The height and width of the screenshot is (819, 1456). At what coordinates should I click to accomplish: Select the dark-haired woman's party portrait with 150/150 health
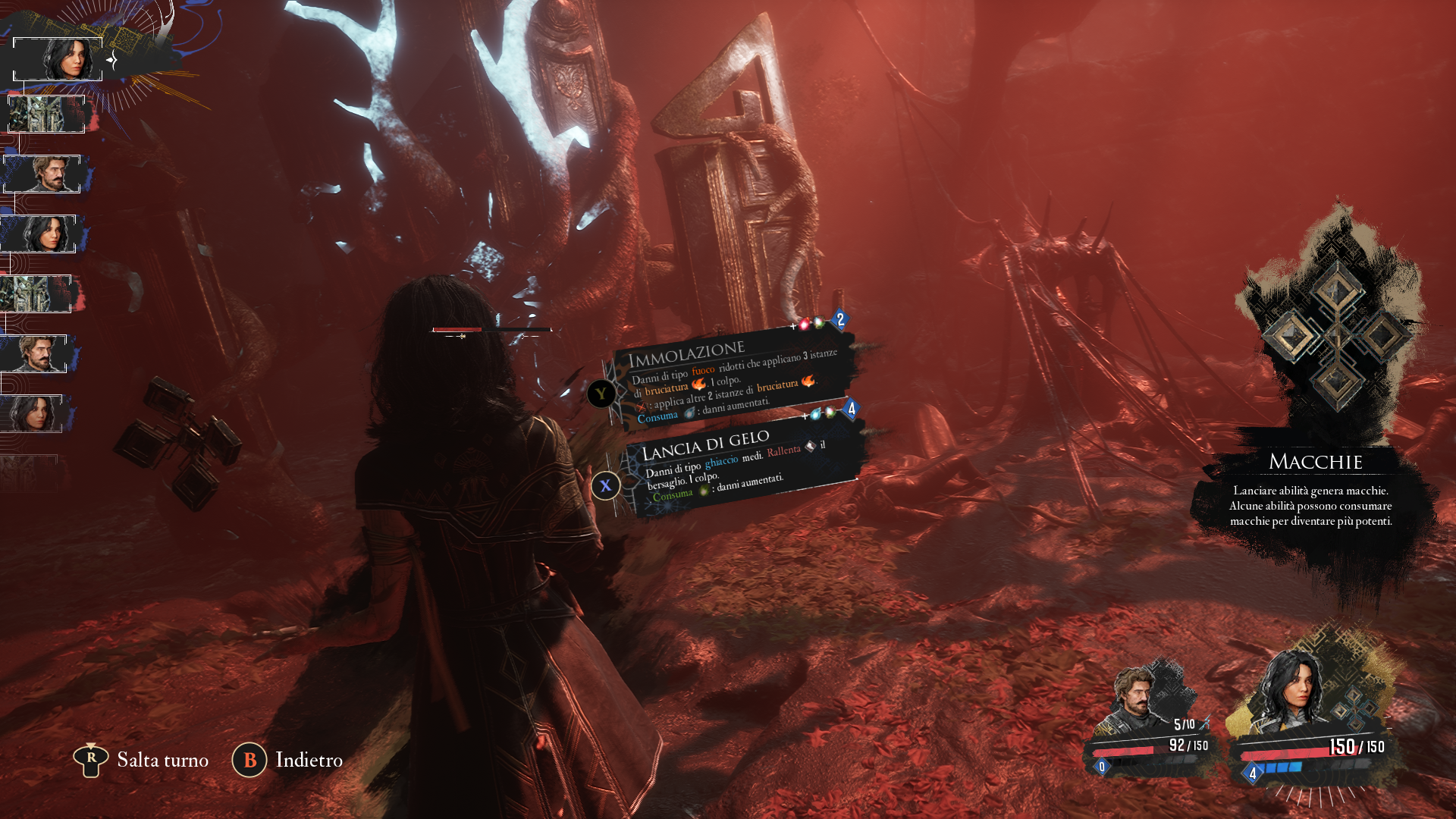pos(1294,692)
